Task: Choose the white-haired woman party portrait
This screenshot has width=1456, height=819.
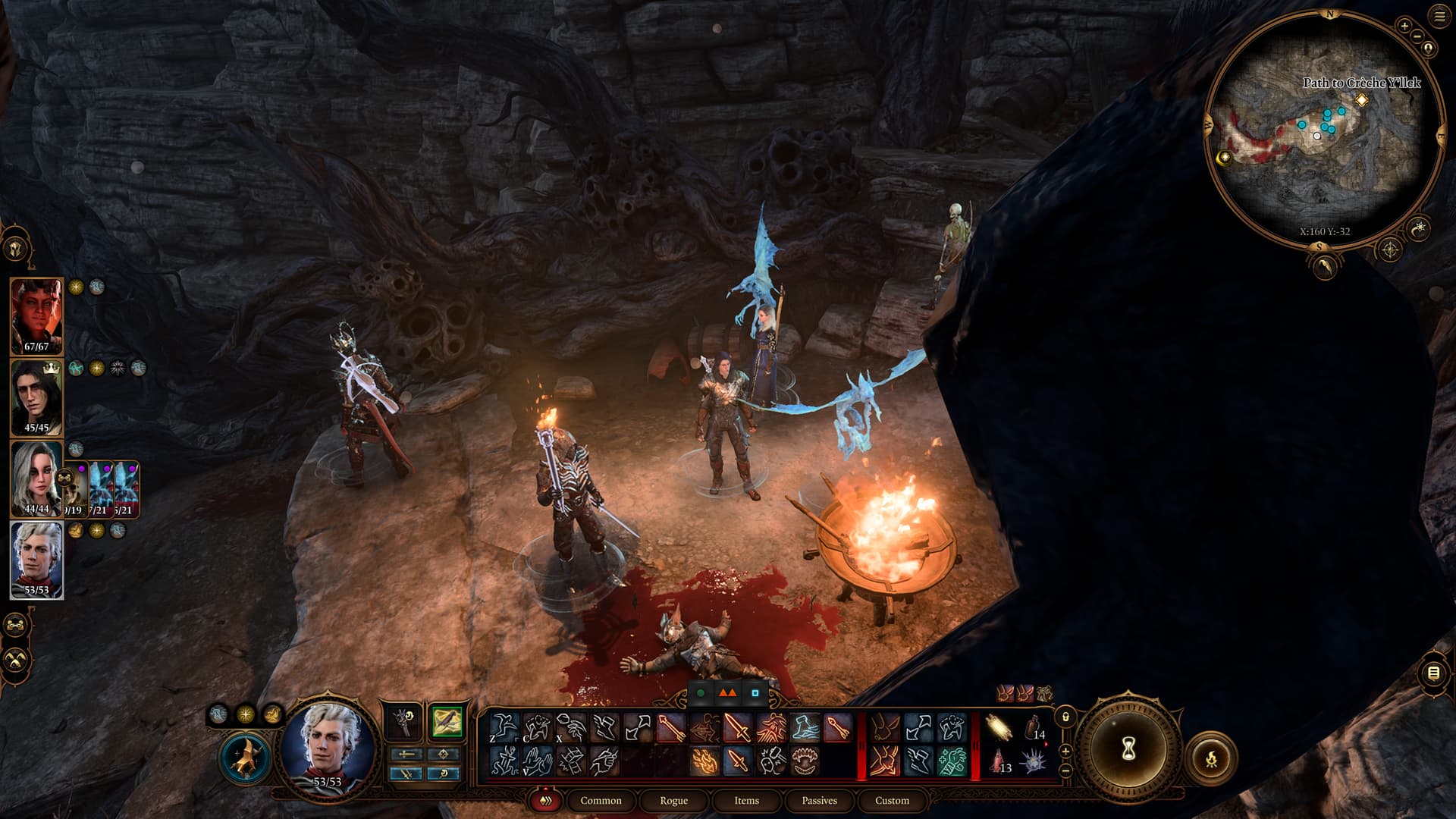Action: (x=36, y=479)
